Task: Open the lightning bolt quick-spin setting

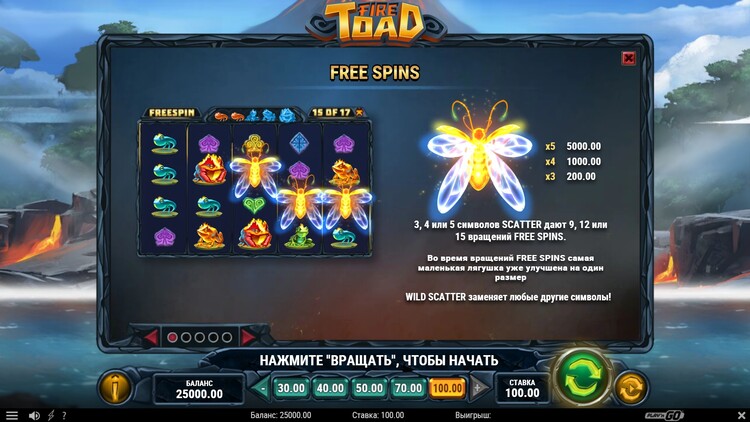Action: pos(51,415)
